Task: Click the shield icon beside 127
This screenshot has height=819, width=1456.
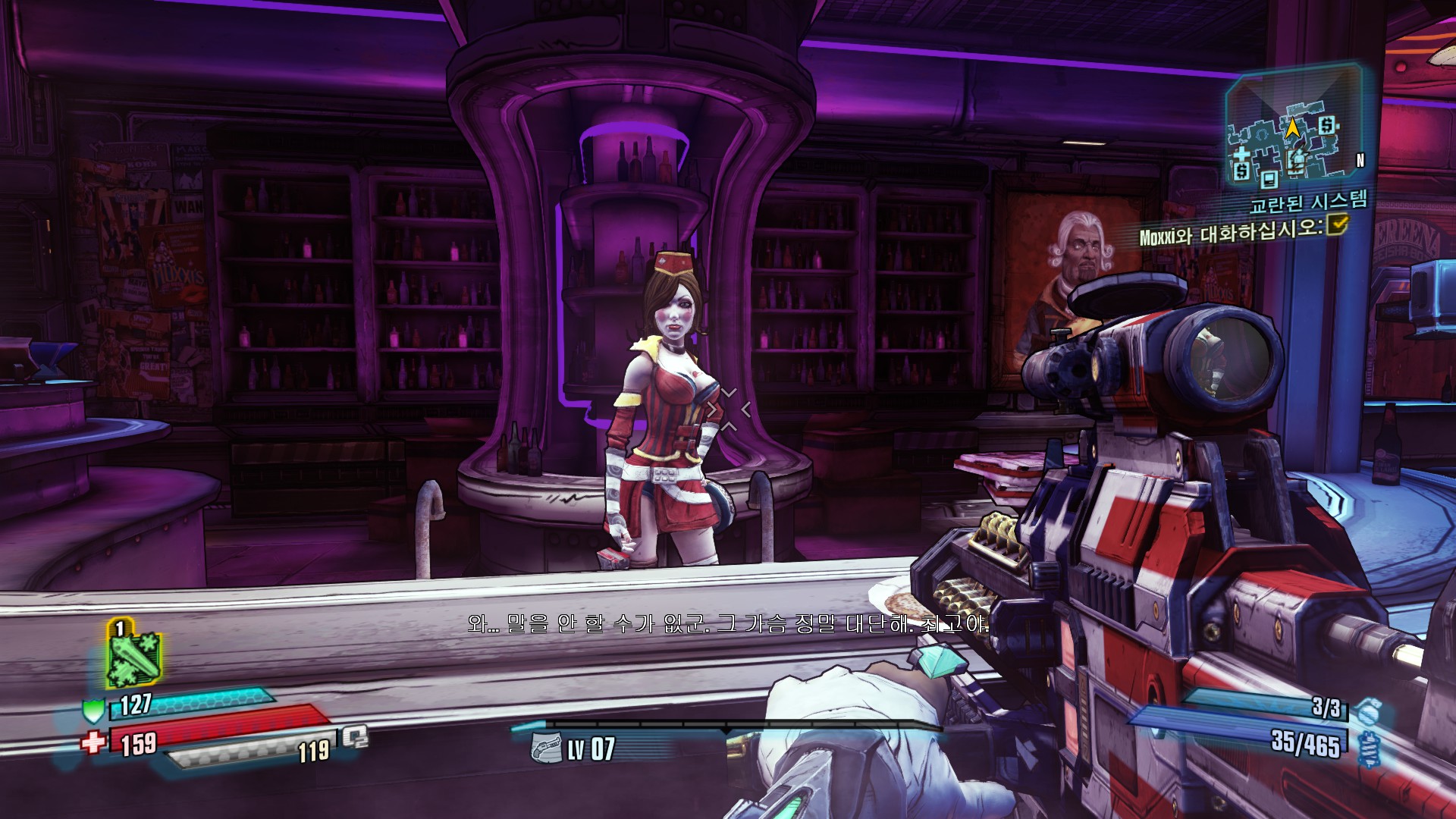Action: (93, 711)
